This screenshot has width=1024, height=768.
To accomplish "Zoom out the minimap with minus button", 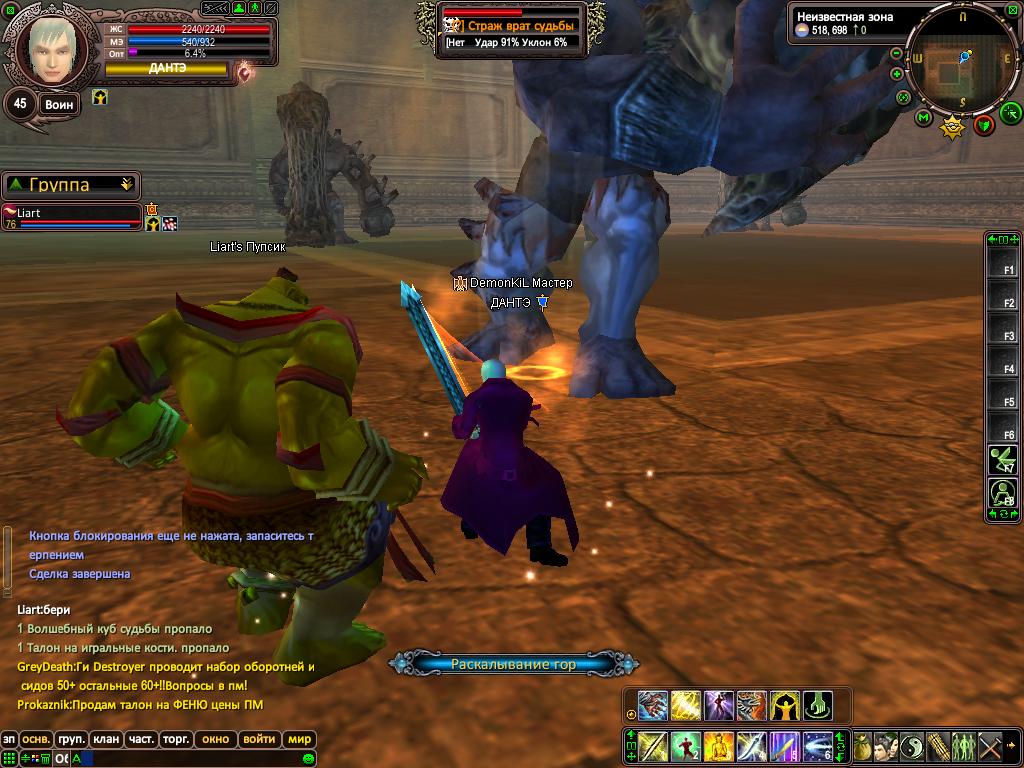I will click(897, 53).
